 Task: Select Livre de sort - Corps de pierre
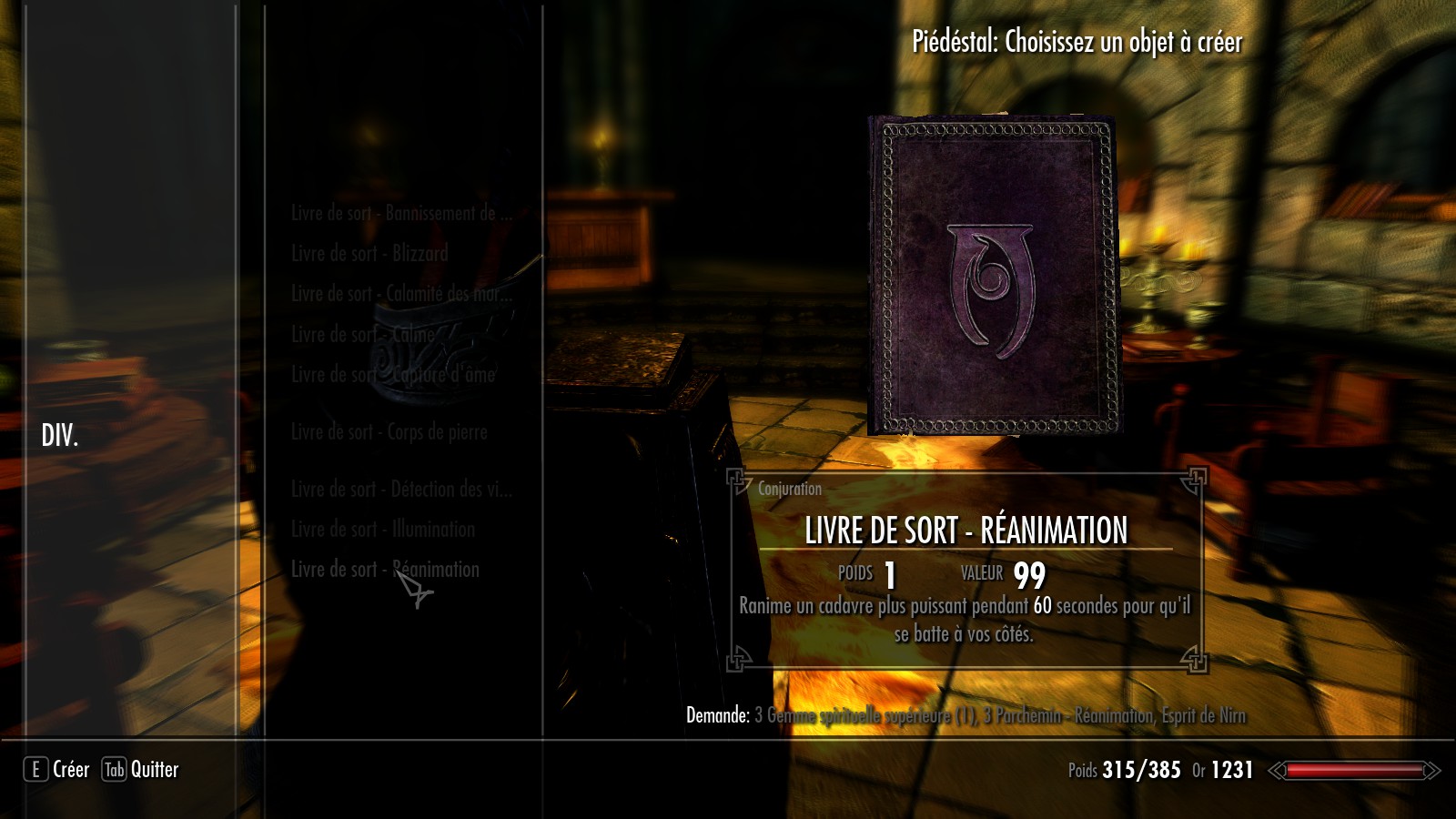[x=389, y=432]
